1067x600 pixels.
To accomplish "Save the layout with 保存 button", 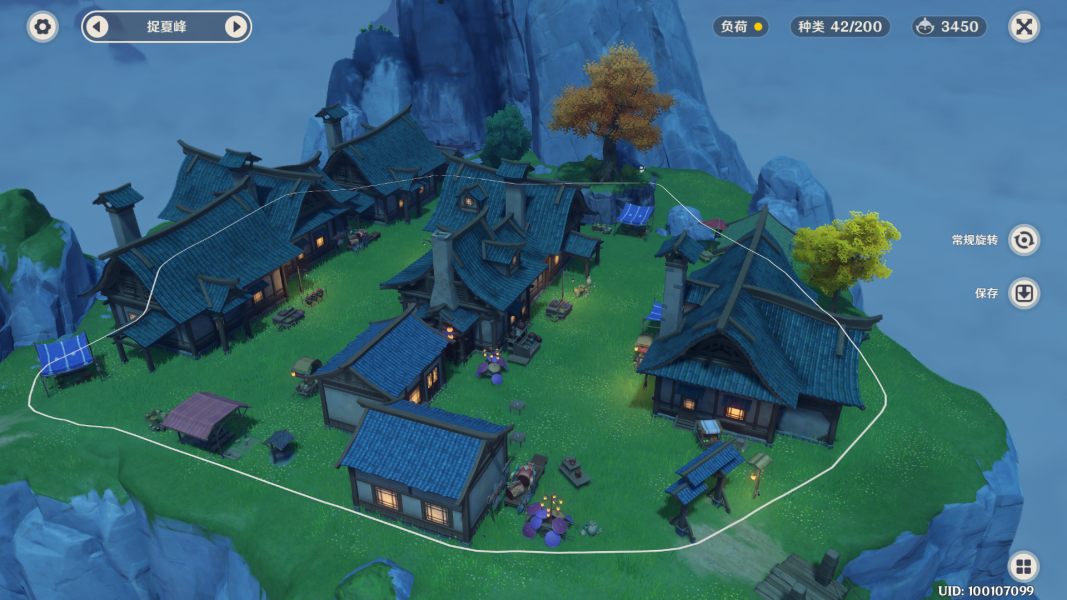I will click(1023, 293).
